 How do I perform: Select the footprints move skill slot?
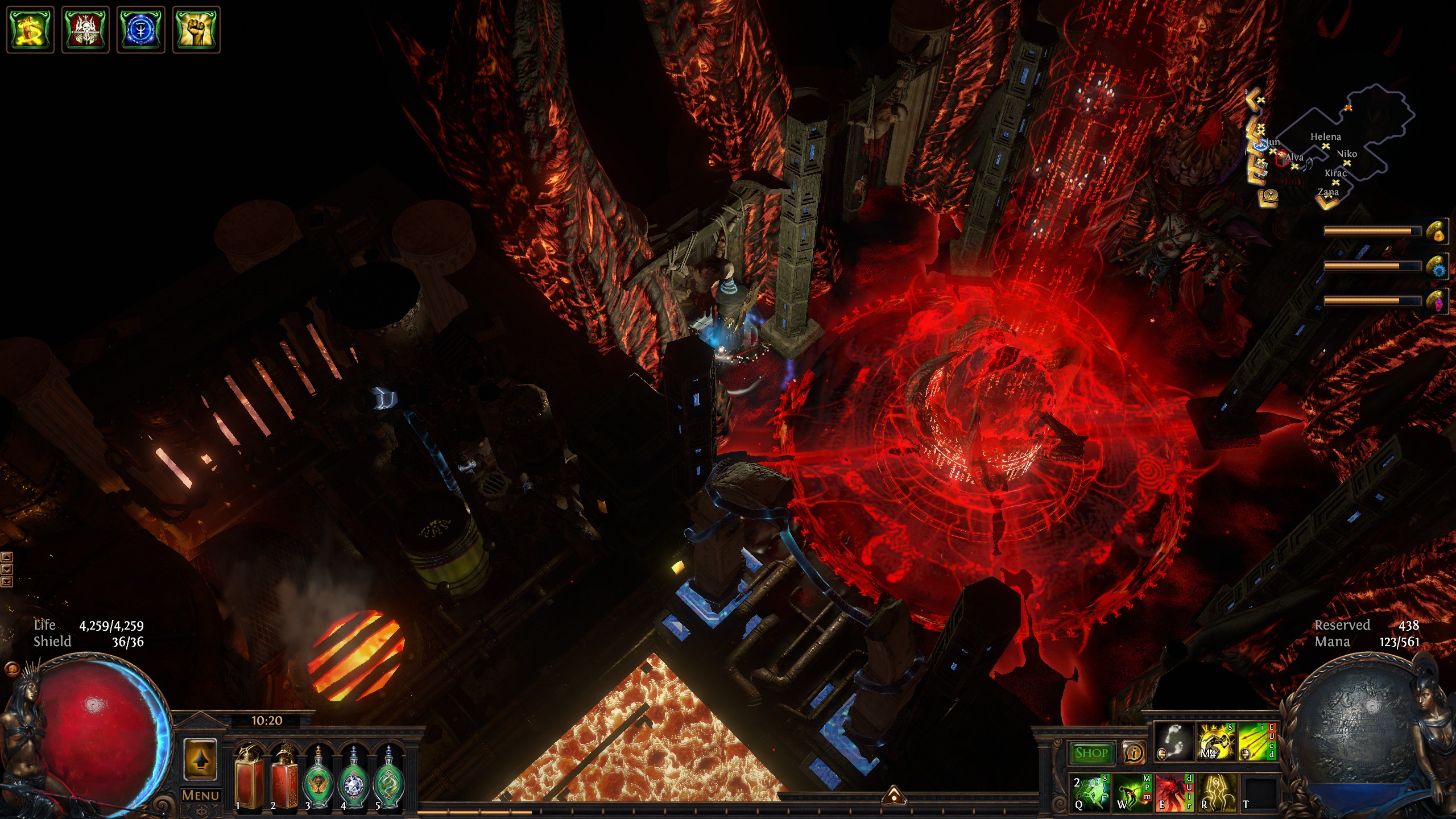pos(1174,742)
